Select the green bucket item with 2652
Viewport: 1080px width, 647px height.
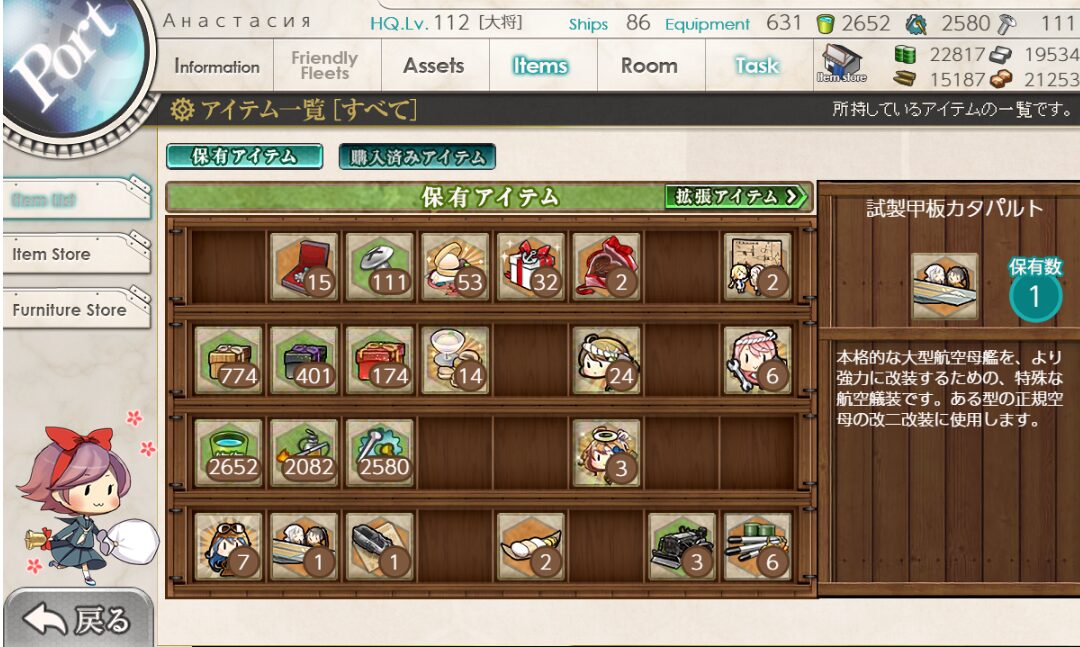click(228, 453)
